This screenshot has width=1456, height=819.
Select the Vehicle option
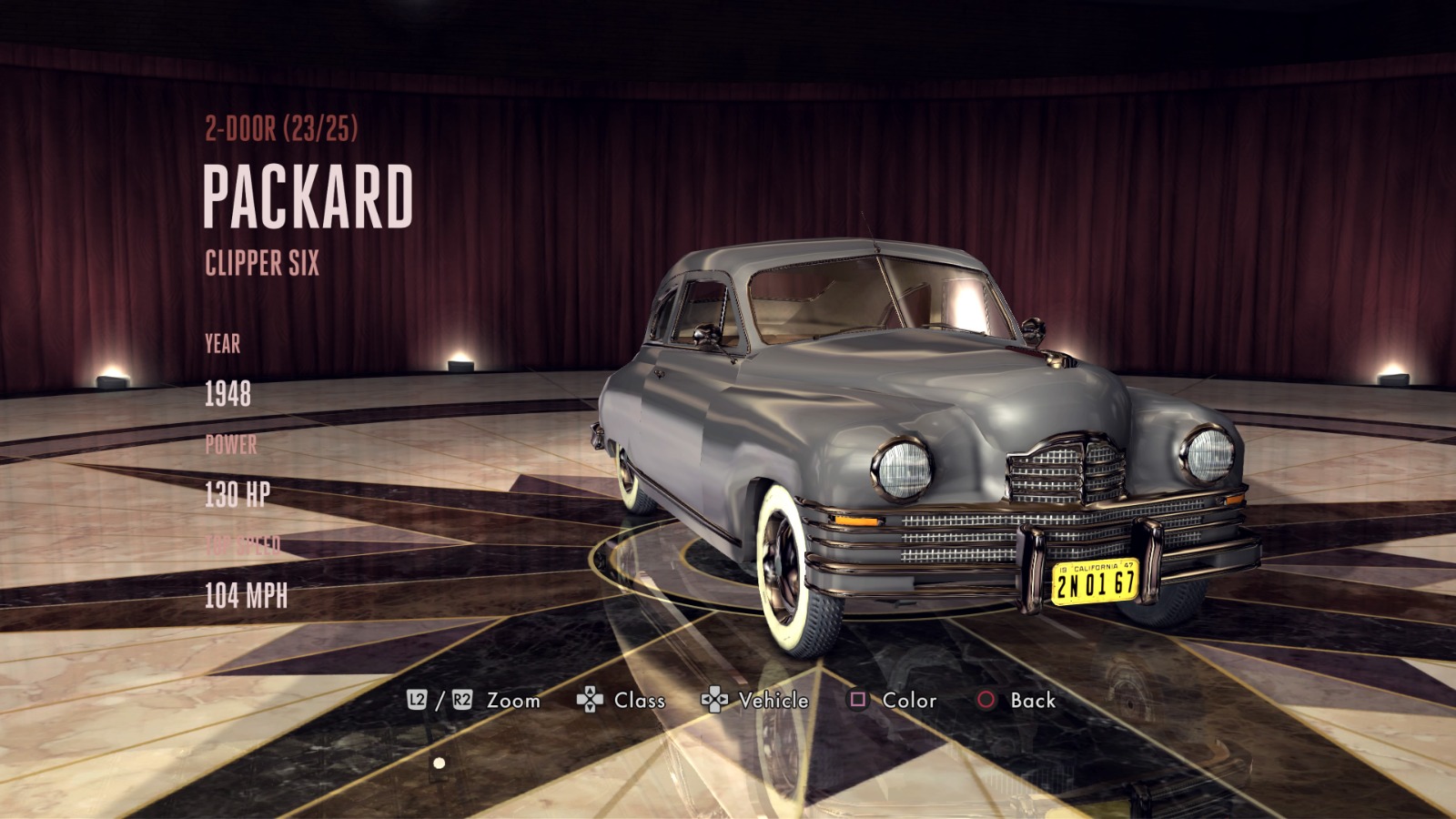pyautogui.click(x=774, y=702)
